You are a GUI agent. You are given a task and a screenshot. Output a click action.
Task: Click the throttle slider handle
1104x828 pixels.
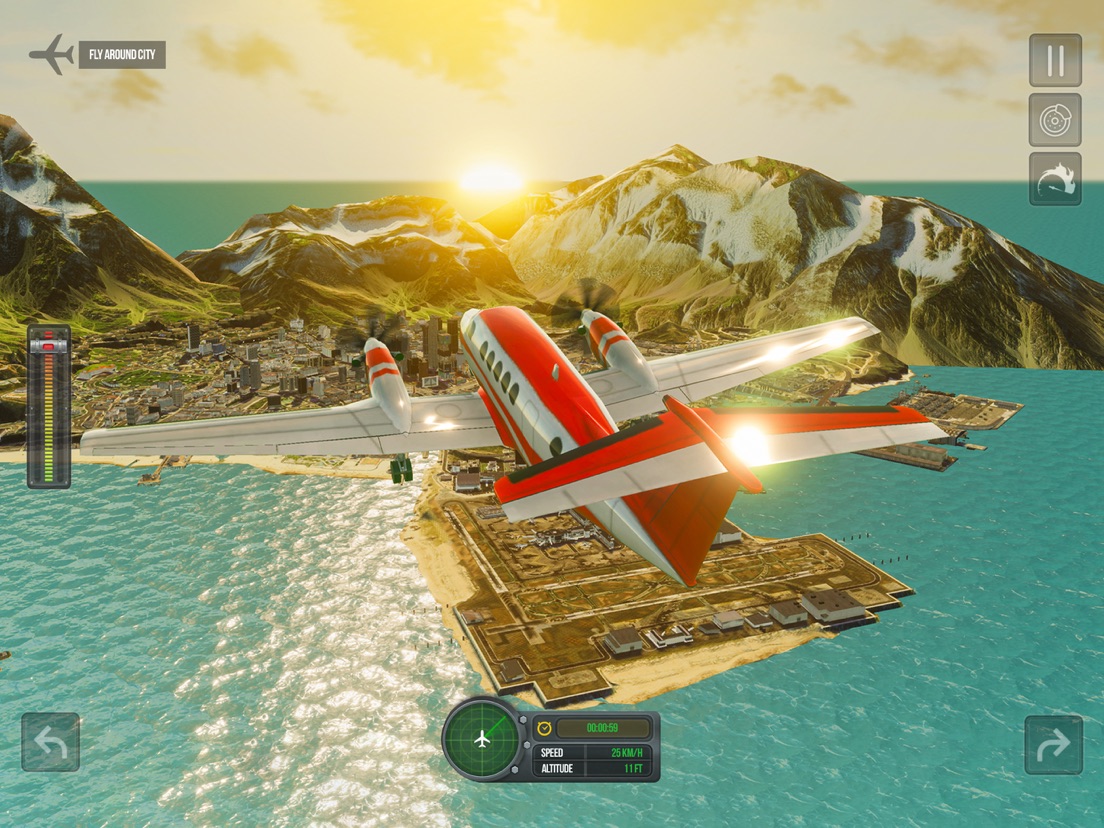click(x=48, y=345)
